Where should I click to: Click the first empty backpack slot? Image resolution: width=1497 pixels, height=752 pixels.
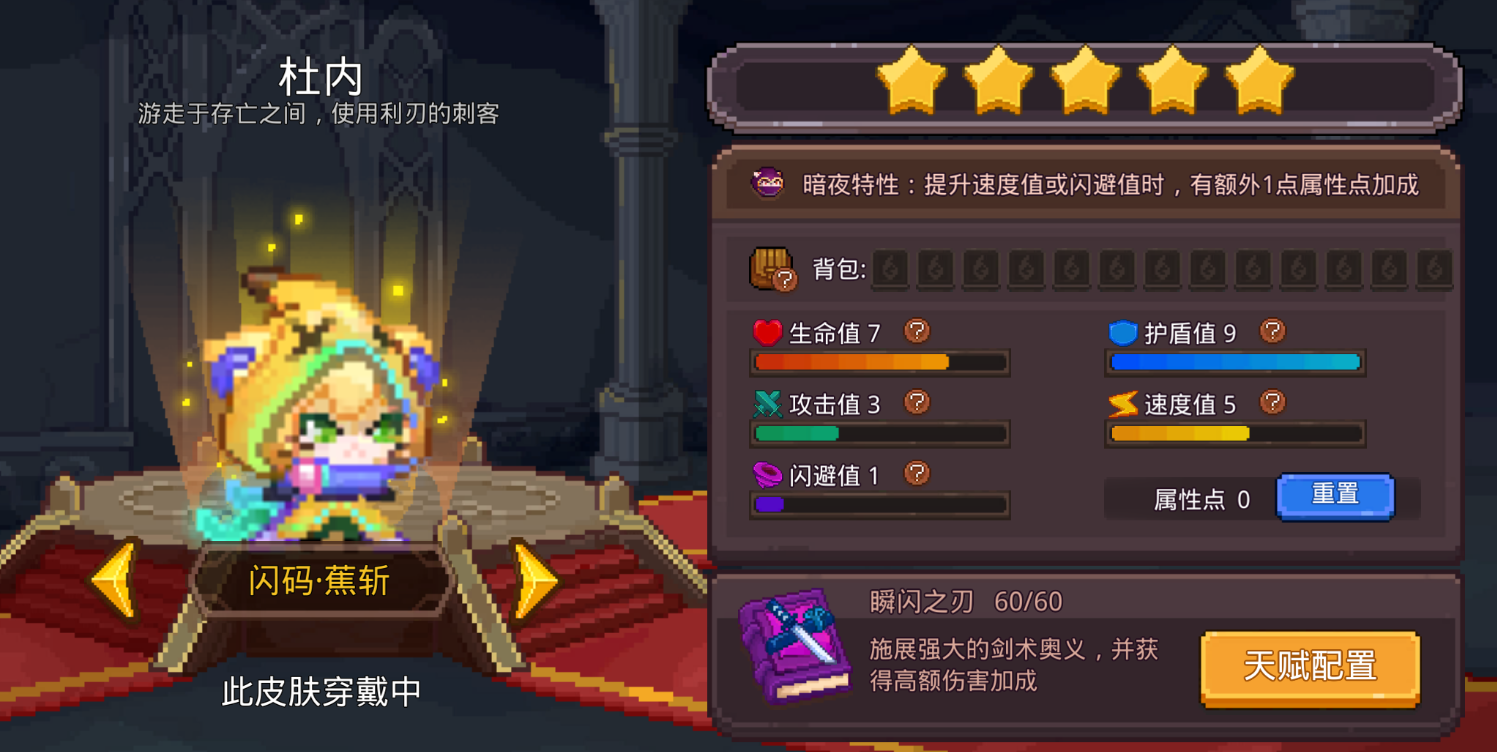click(890, 268)
